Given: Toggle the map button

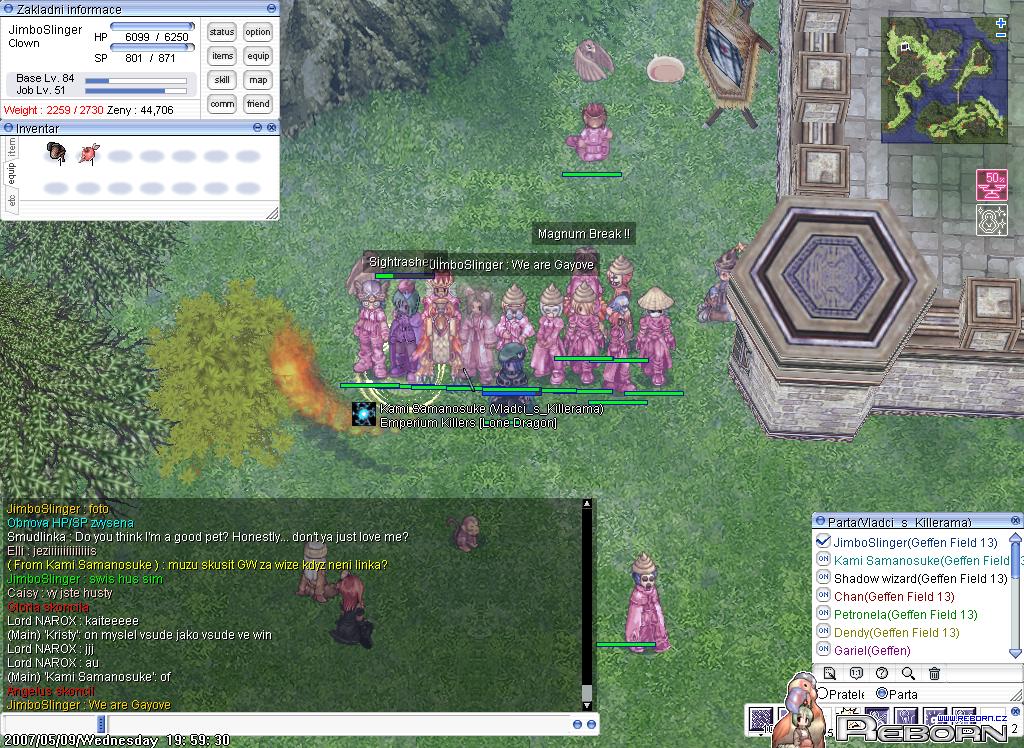Looking at the screenshot, I should click(x=258, y=80).
